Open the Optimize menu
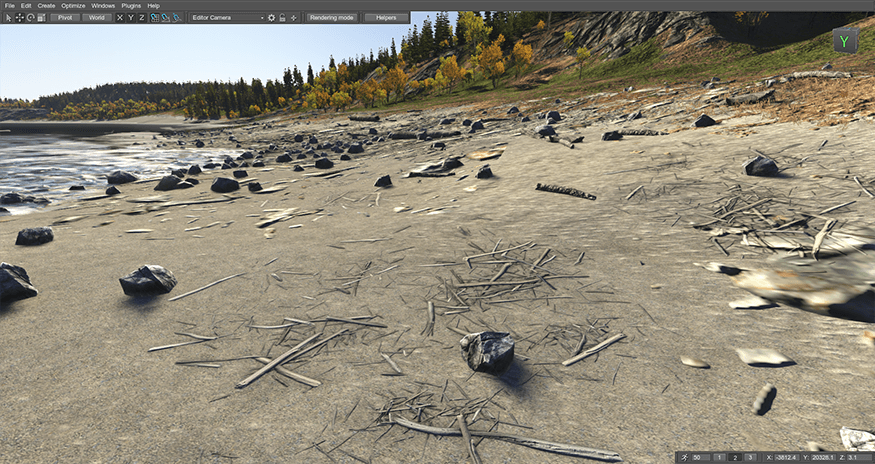875x464 pixels. [73, 6]
